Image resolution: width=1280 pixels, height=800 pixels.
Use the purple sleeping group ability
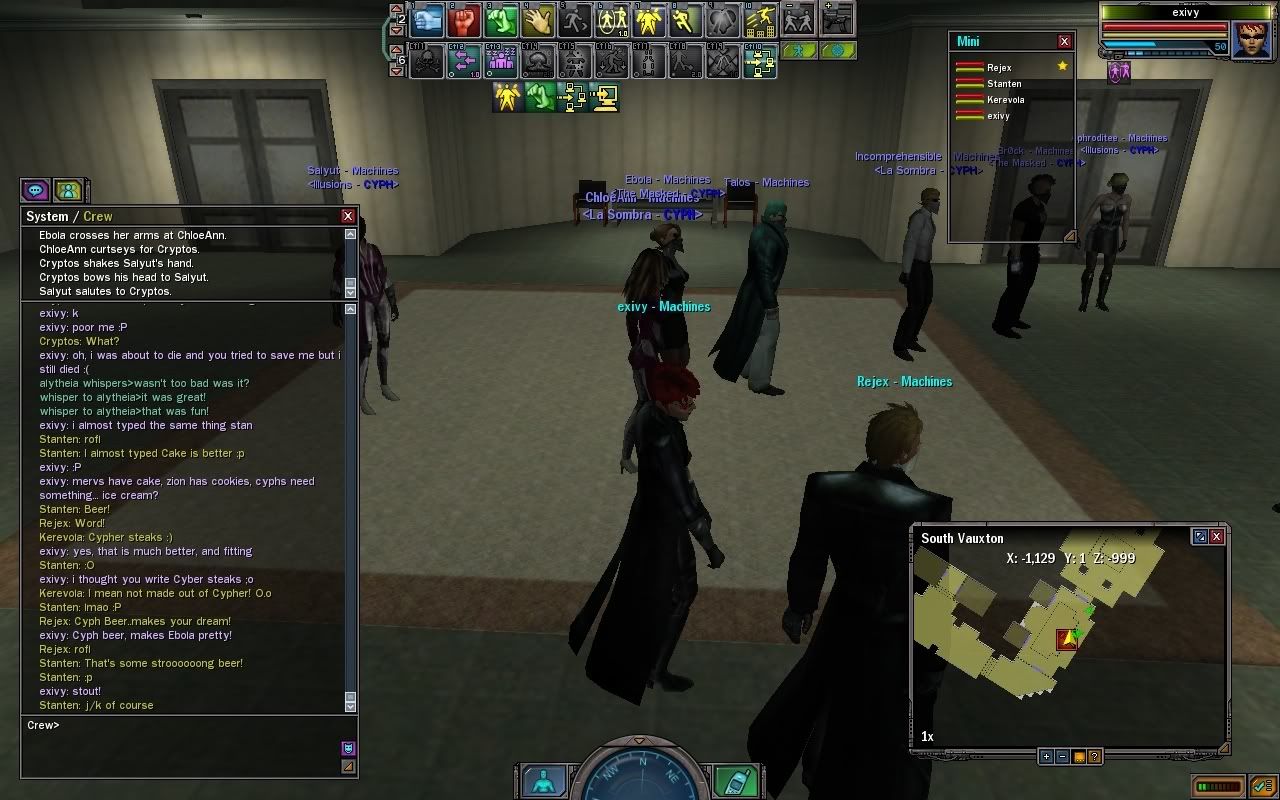coord(501,62)
